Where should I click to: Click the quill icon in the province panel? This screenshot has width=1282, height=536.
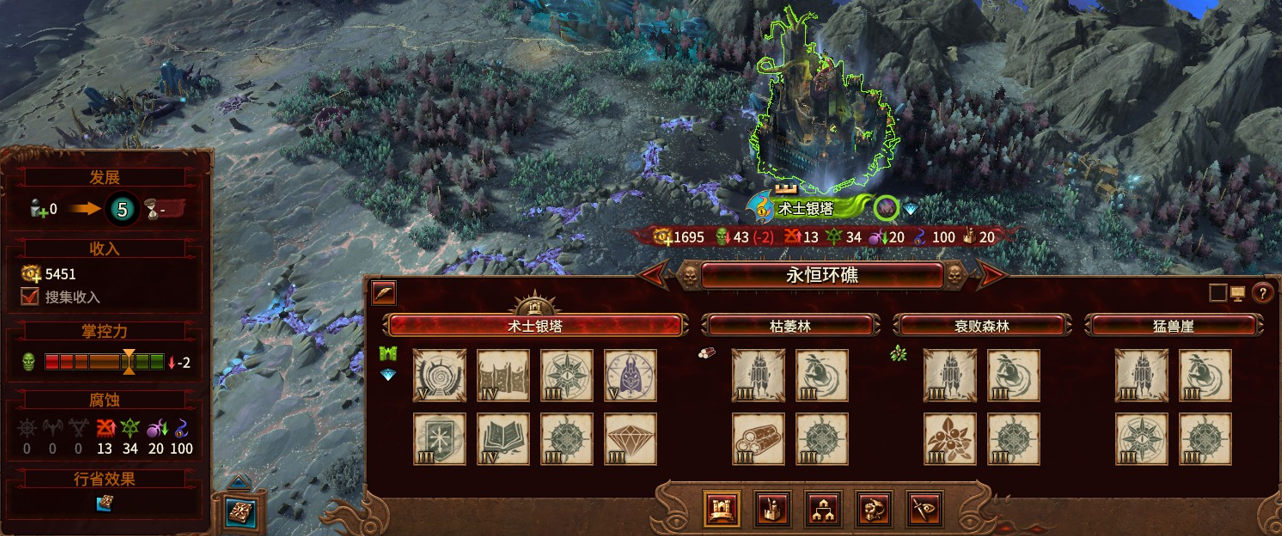pyautogui.click(x=384, y=293)
